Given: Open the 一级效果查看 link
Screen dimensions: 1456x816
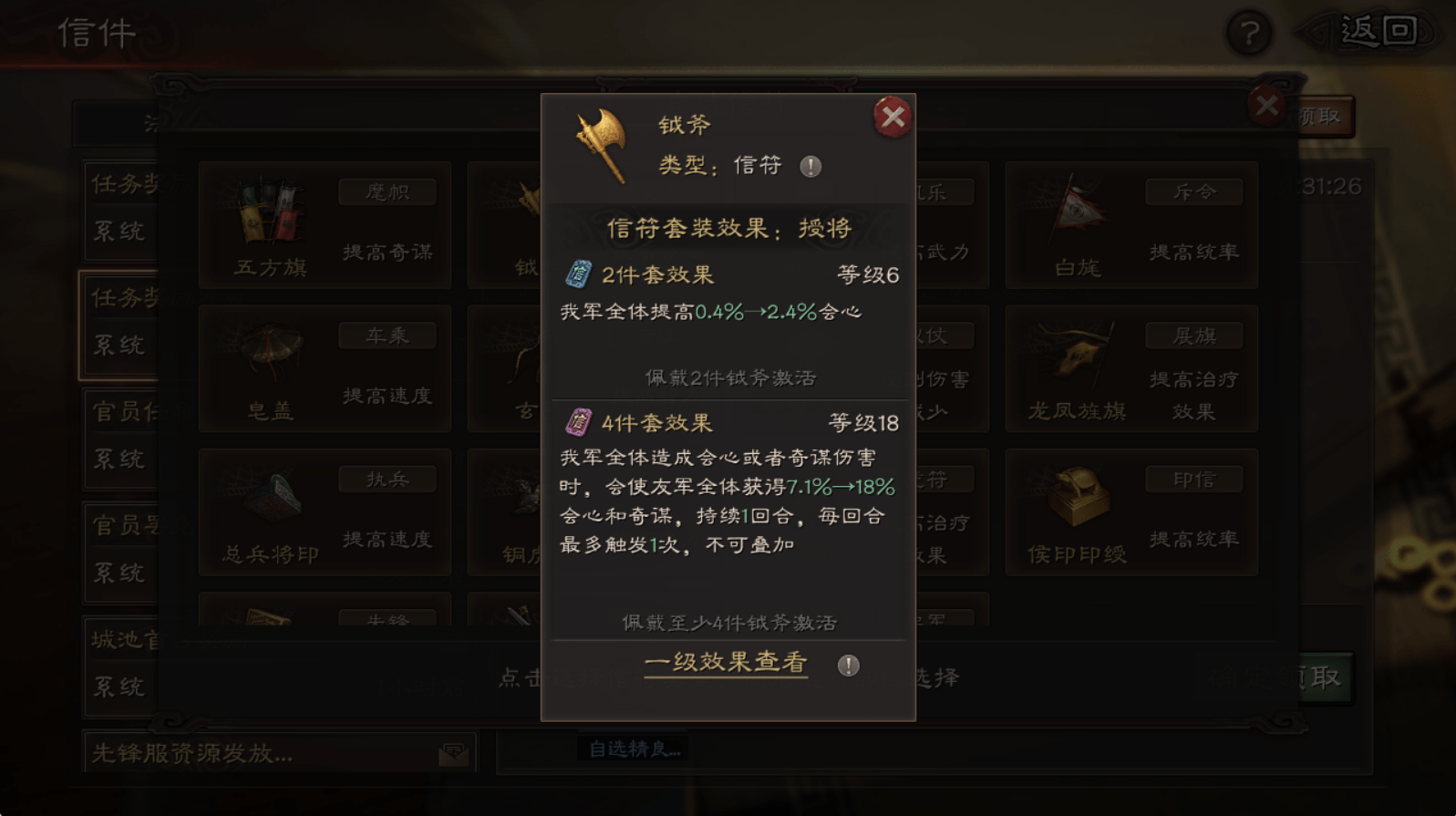Looking at the screenshot, I should [x=725, y=664].
